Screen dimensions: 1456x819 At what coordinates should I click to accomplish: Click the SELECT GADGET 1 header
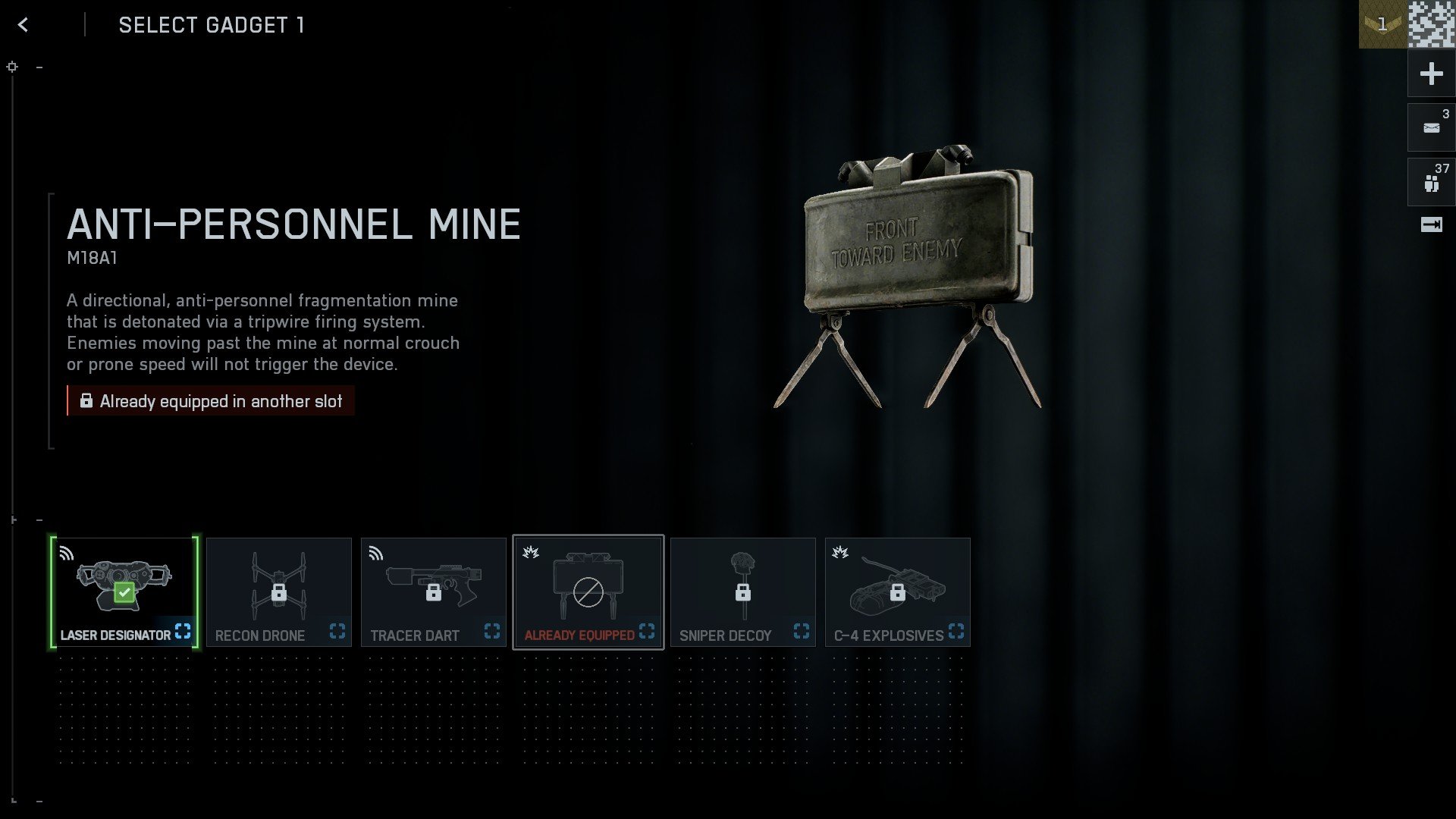pyautogui.click(x=212, y=25)
